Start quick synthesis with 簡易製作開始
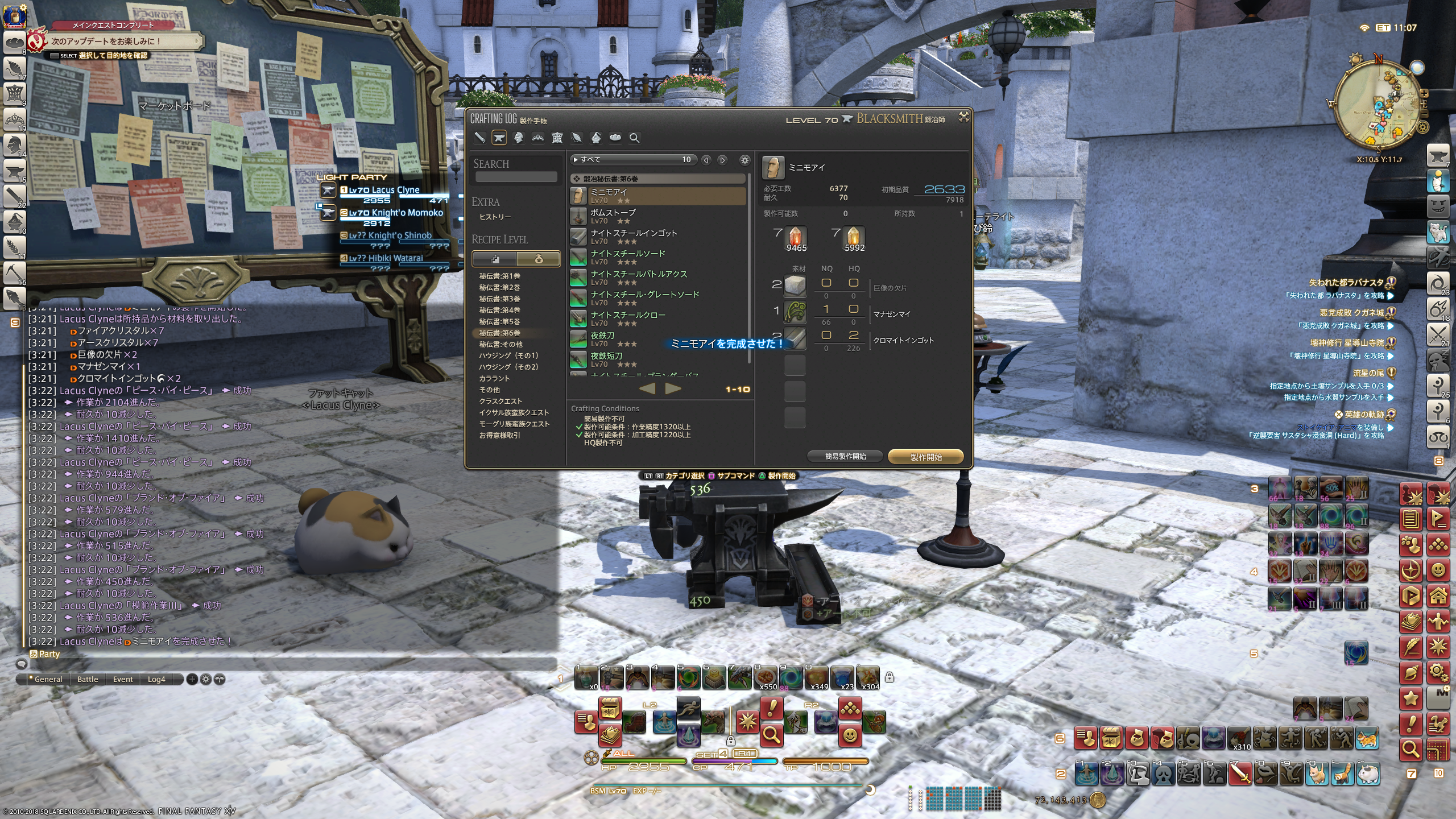Screen dimensions: 1456x819 point(845,457)
